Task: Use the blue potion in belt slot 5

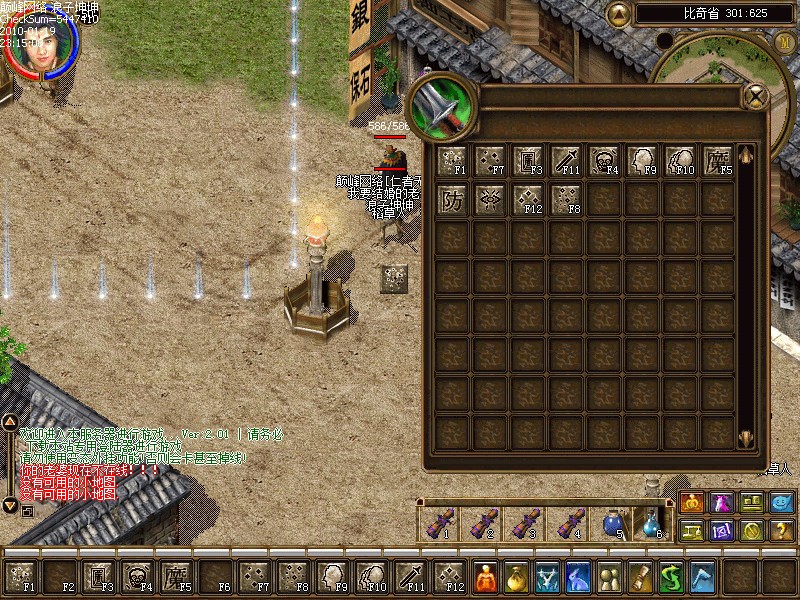Action: (x=612, y=523)
